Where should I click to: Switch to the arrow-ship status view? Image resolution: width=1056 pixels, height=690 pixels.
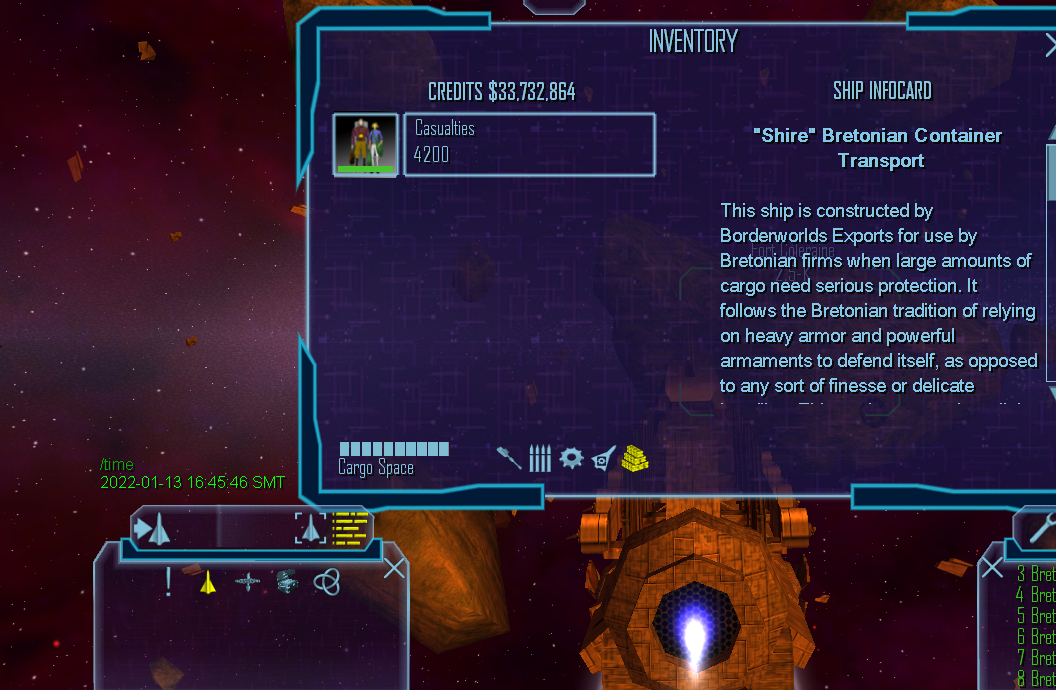(154, 528)
